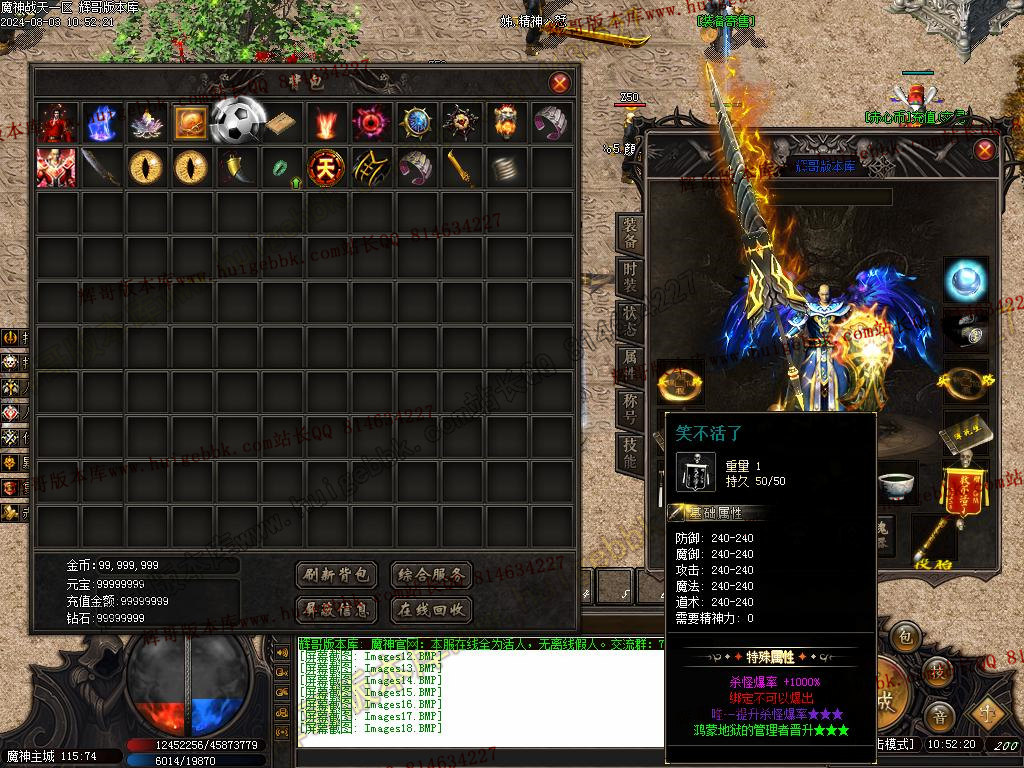Screen dimensions: 1024x768
Task: Select the glowing blue orb equipment slot
Action: (x=966, y=279)
